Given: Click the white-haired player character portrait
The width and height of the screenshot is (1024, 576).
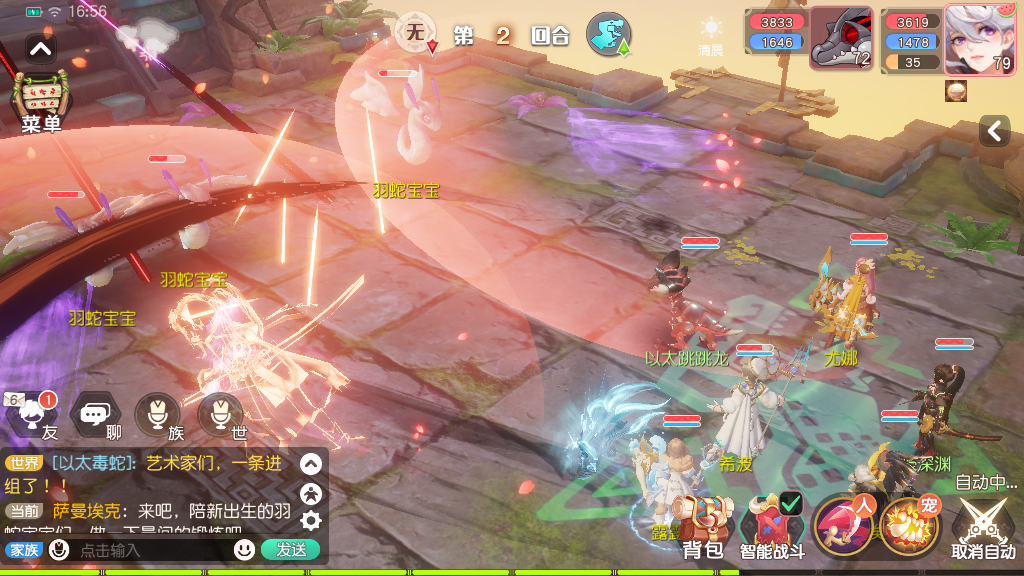Looking at the screenshot, I should pyautogui.click(x=980, y=40).
